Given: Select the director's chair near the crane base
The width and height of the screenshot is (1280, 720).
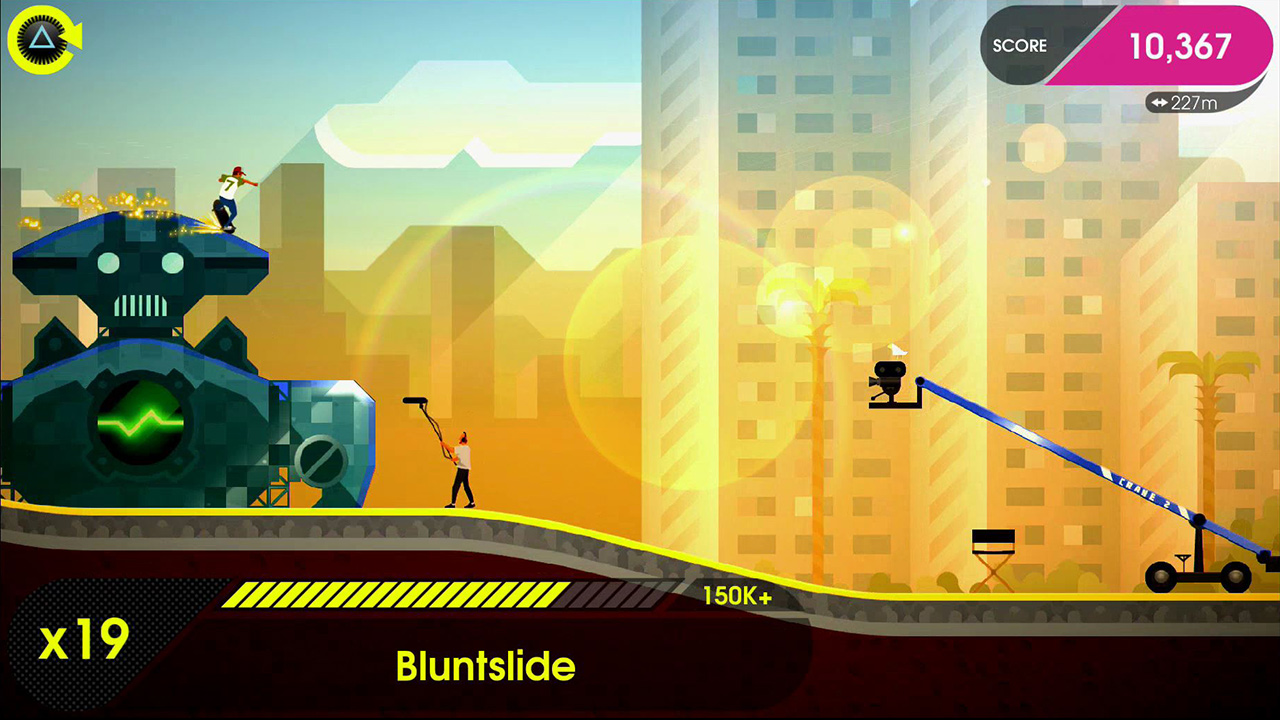Looking at the screenshot, I should click(x=992, y=558).
